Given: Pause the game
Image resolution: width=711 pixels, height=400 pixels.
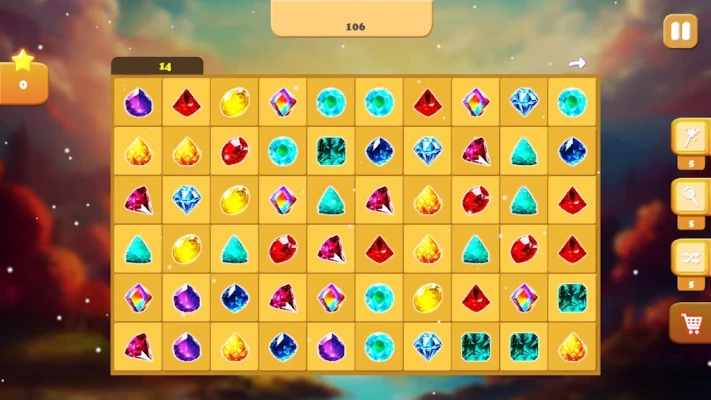Looking at the screenshot, I should point(680,31).
